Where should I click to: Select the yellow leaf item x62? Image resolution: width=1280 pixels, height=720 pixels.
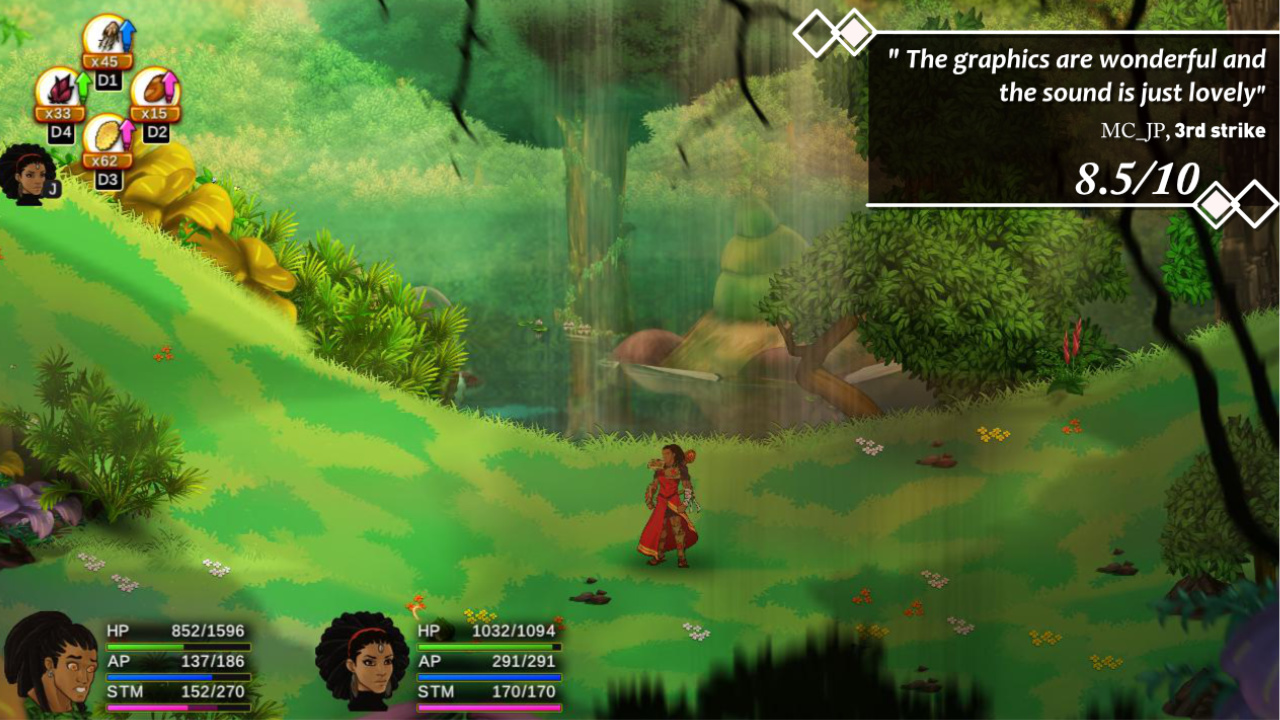(105, 137)
